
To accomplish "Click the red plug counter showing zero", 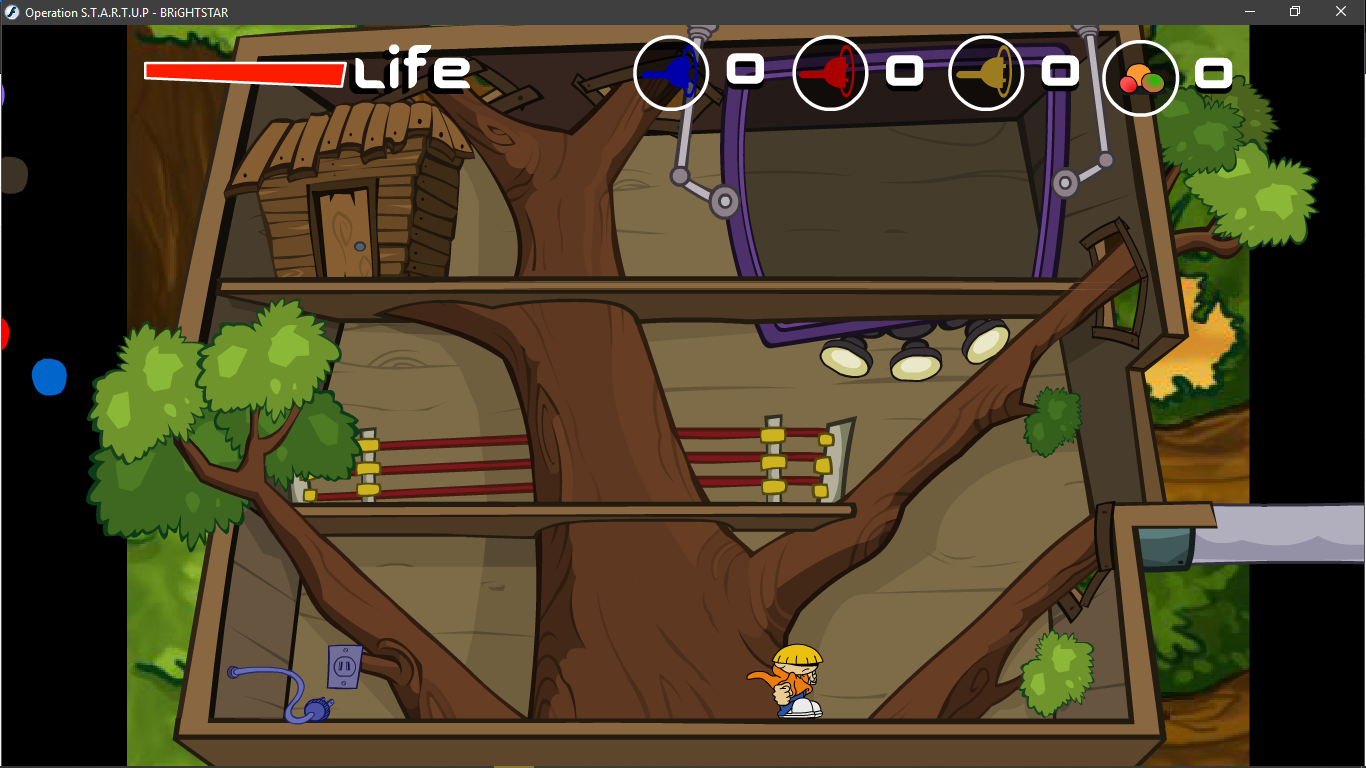I will click(x=903, y=71).
